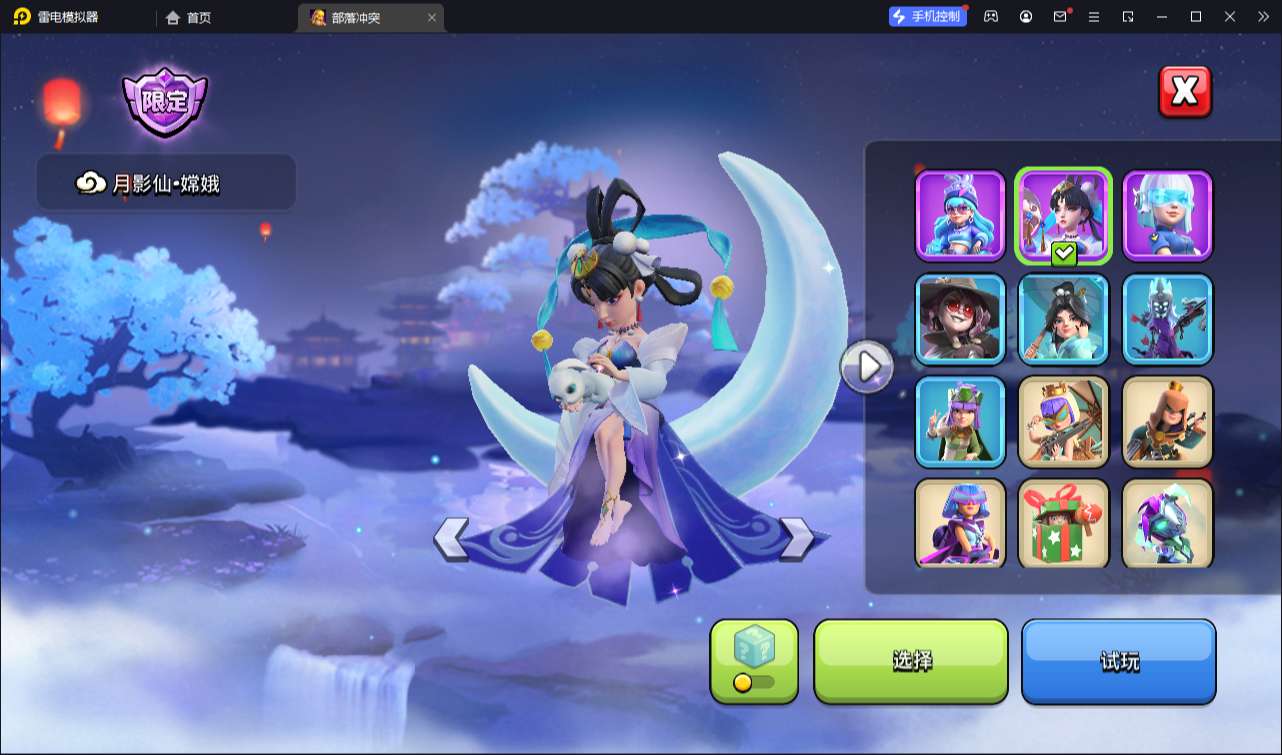
Task: Toggle the random skin mystery cube
Action: [754, 661]
